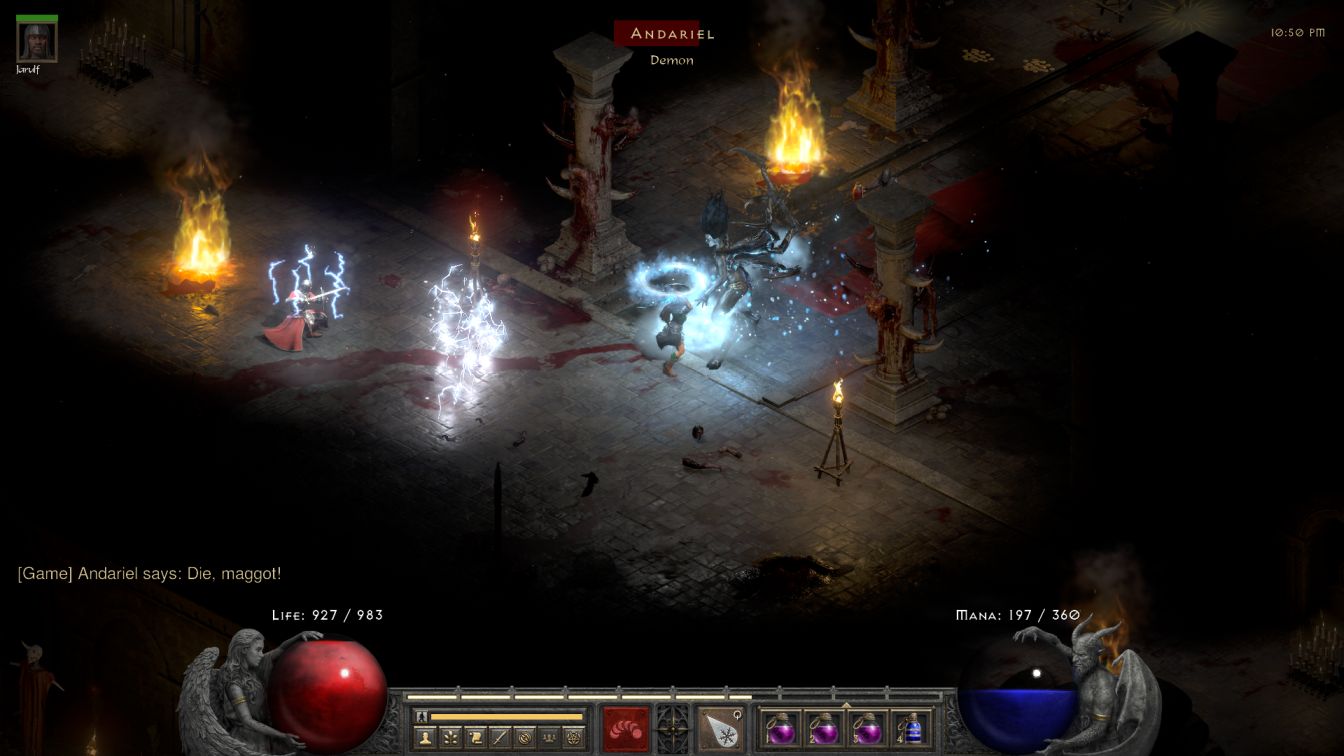Image resolution: width=1344 pixels, height=756 pixels.
Task: Select the snowflake right-click skill icon
Action: [x=720, y=728]
